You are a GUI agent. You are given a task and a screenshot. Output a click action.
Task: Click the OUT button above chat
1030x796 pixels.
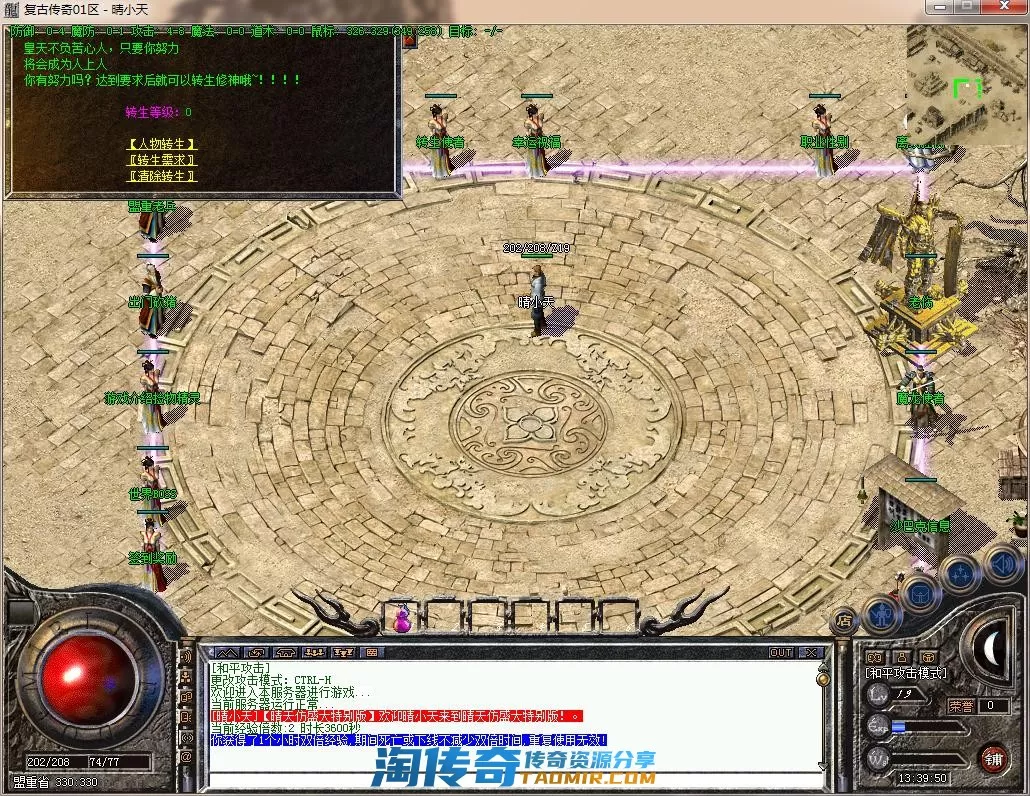(781, 653)
